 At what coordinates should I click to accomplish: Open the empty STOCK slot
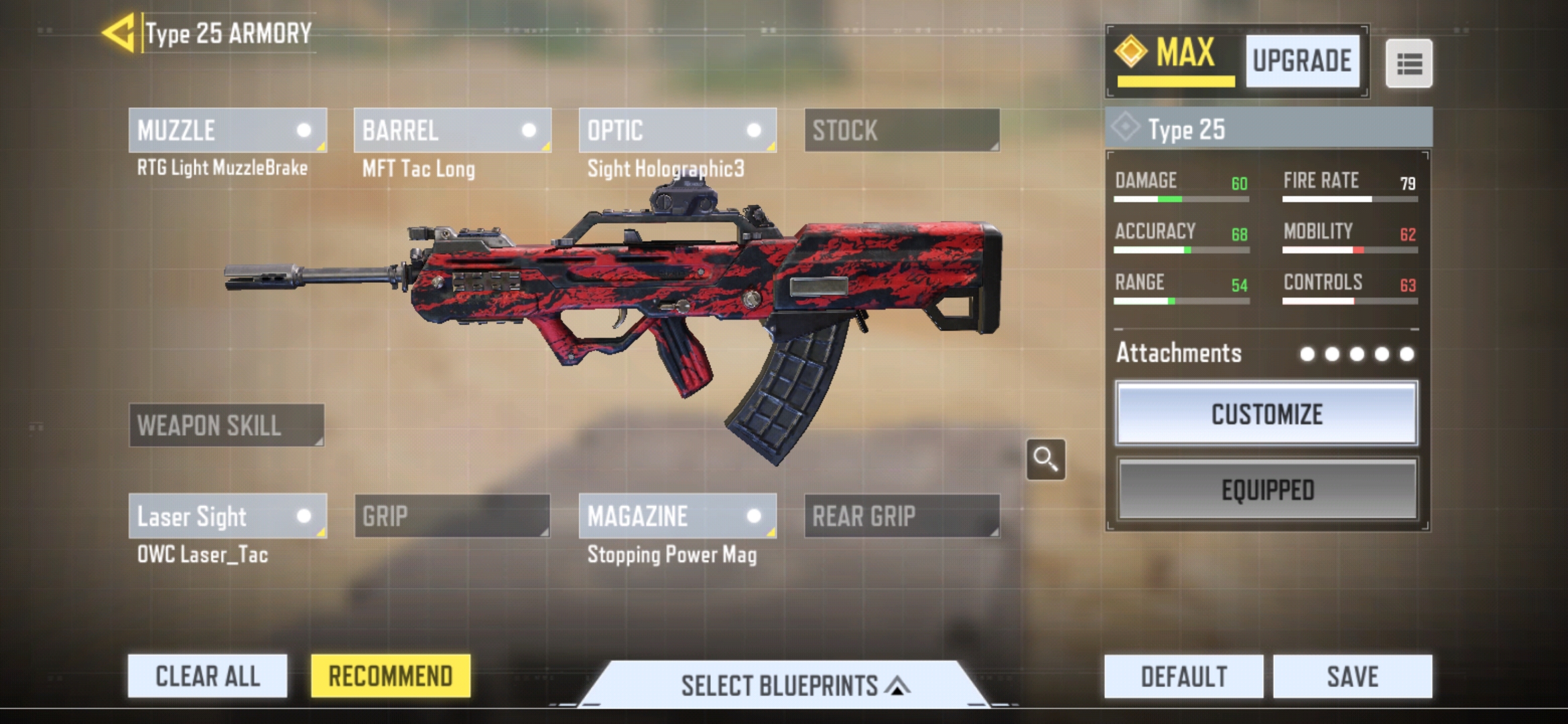(902, 130)
